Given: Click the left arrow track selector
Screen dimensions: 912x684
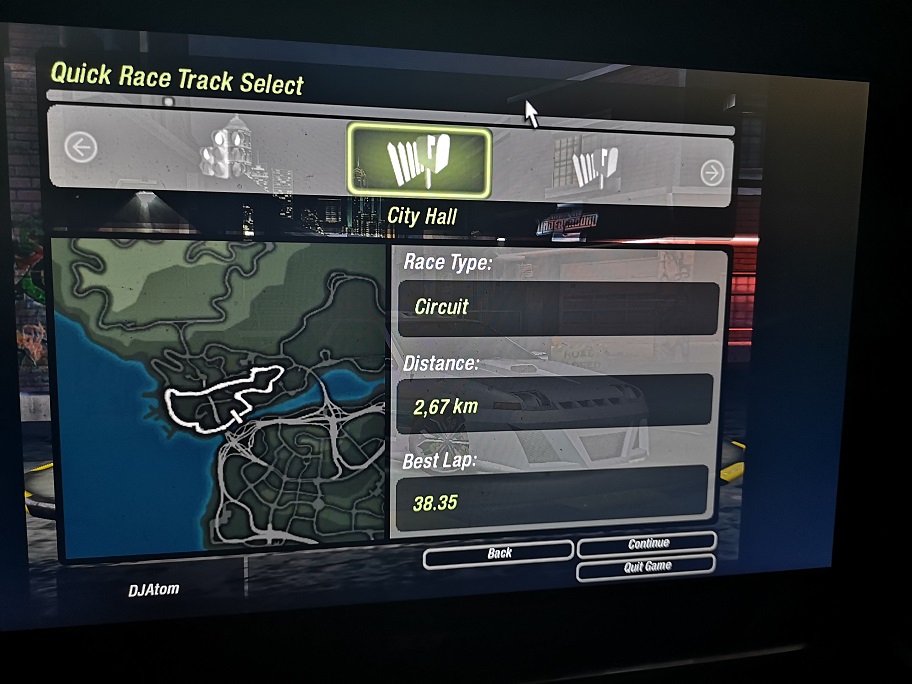Looking at the screenshot, I should [81, 148].
